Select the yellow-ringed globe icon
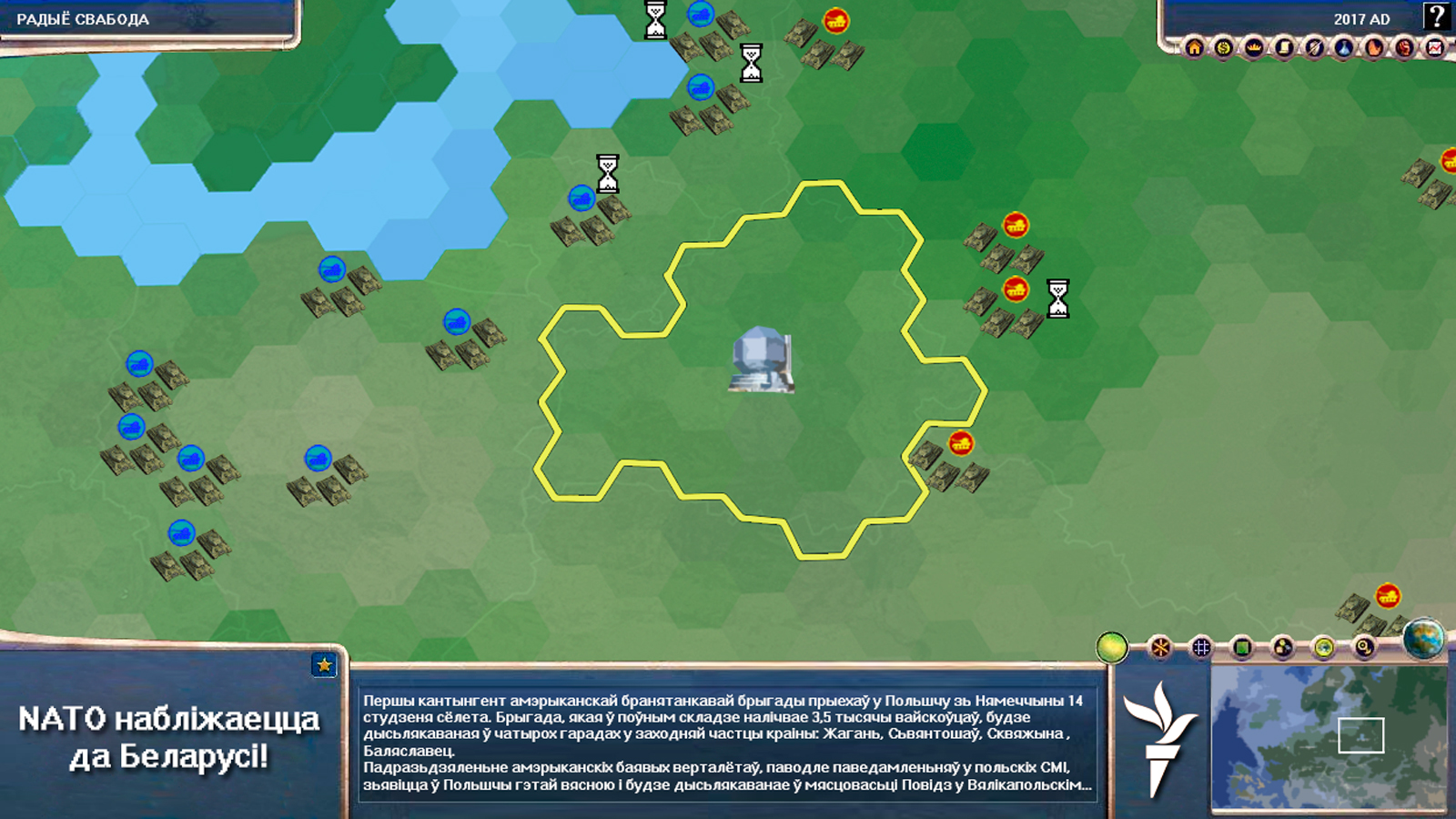Viewport: 1456px width, 819px height. [1324, 647]
